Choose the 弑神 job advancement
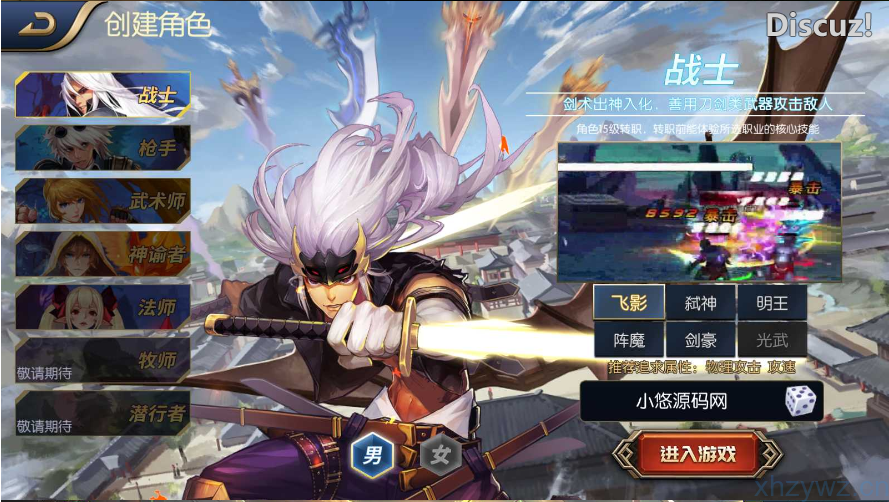This screenshot has width=889, height=502. (x=700, y=302)
